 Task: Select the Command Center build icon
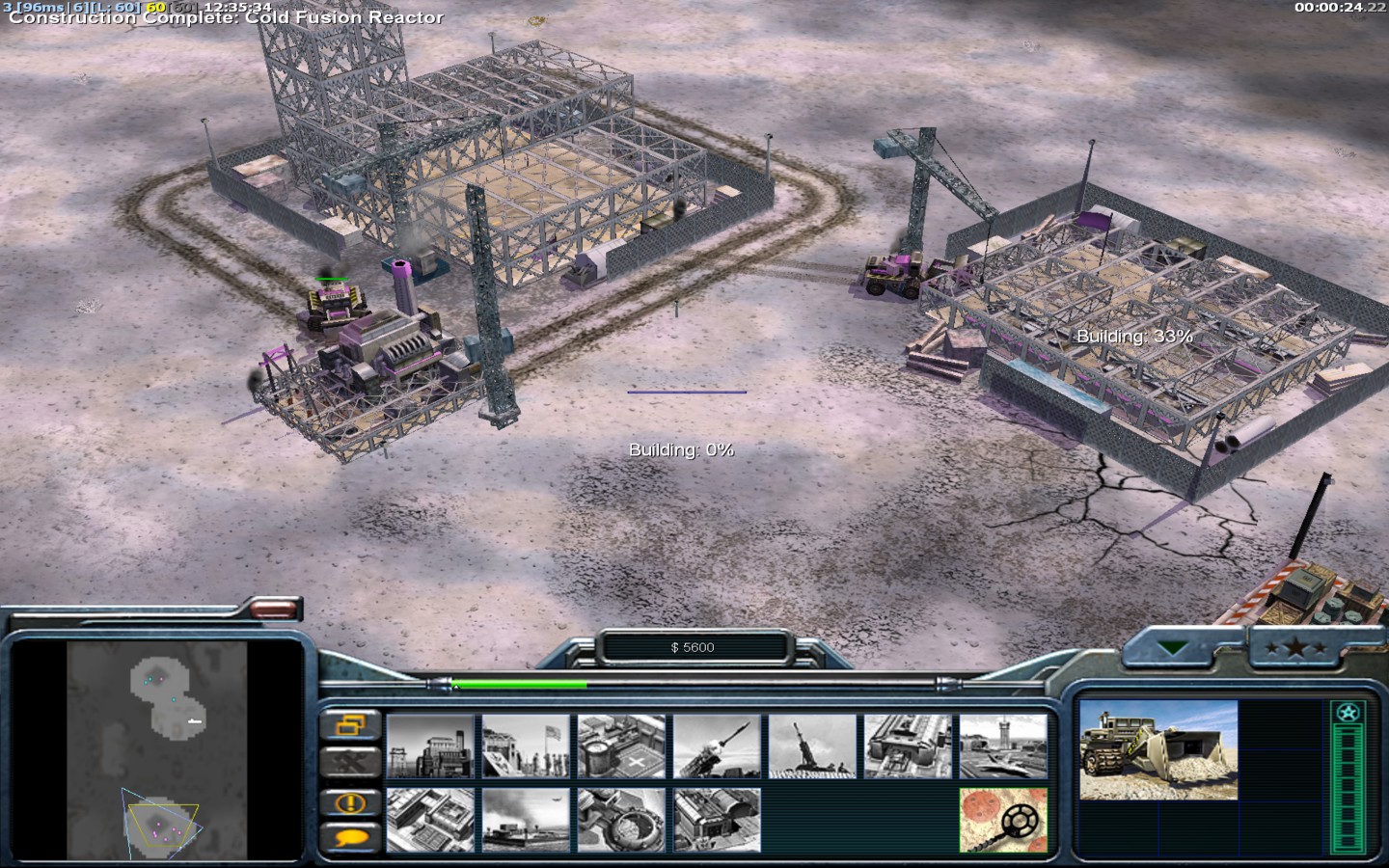[717, 820]
